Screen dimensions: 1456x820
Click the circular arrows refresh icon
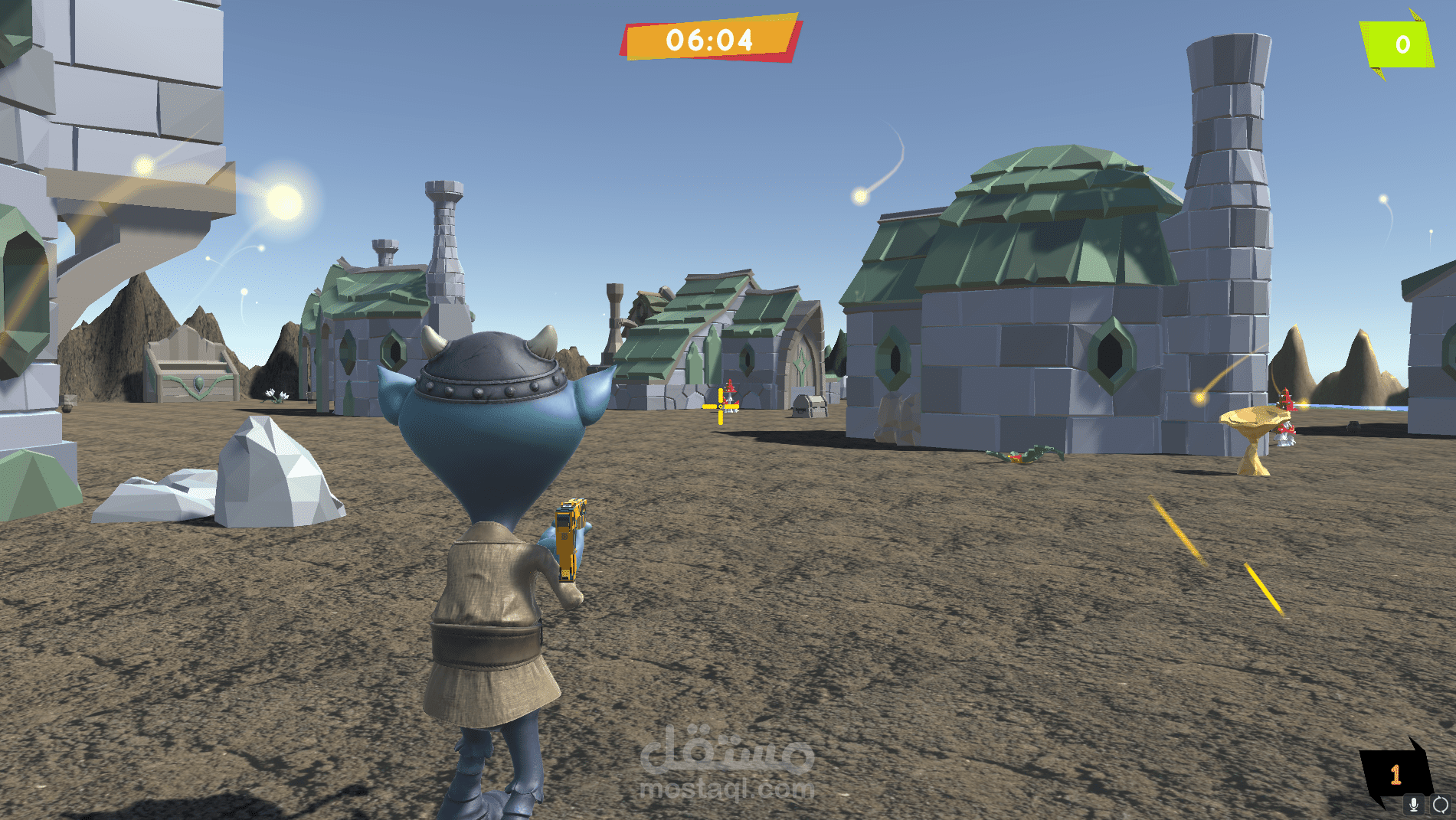click(x=1441, y=805)
